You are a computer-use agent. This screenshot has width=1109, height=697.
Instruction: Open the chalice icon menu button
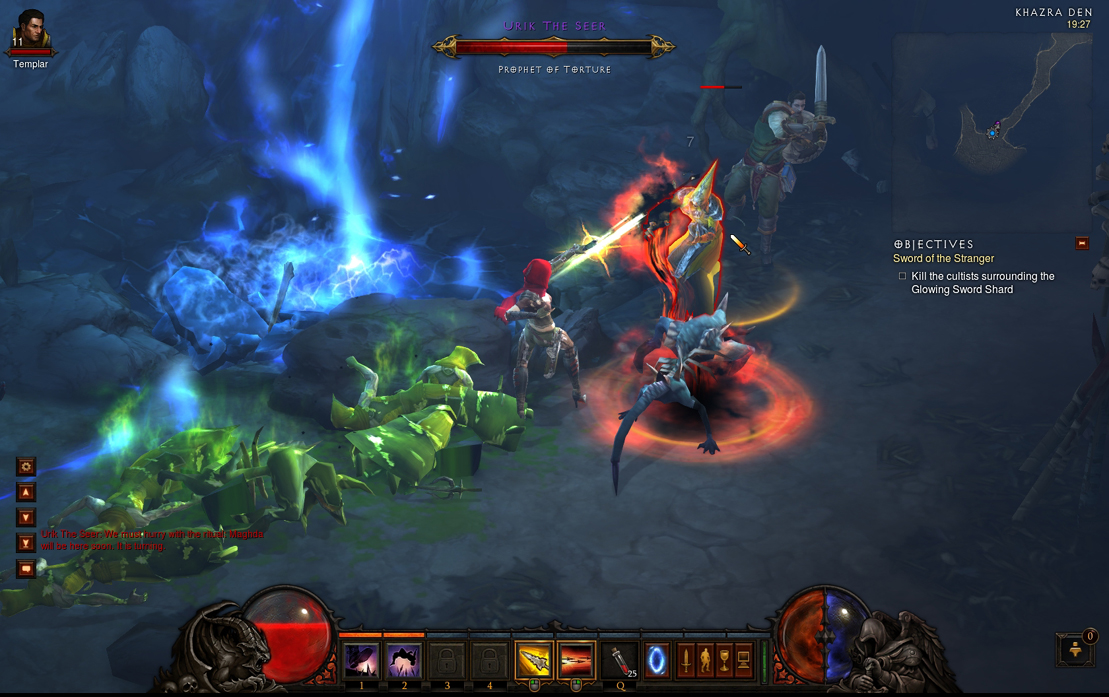(724, 660)
